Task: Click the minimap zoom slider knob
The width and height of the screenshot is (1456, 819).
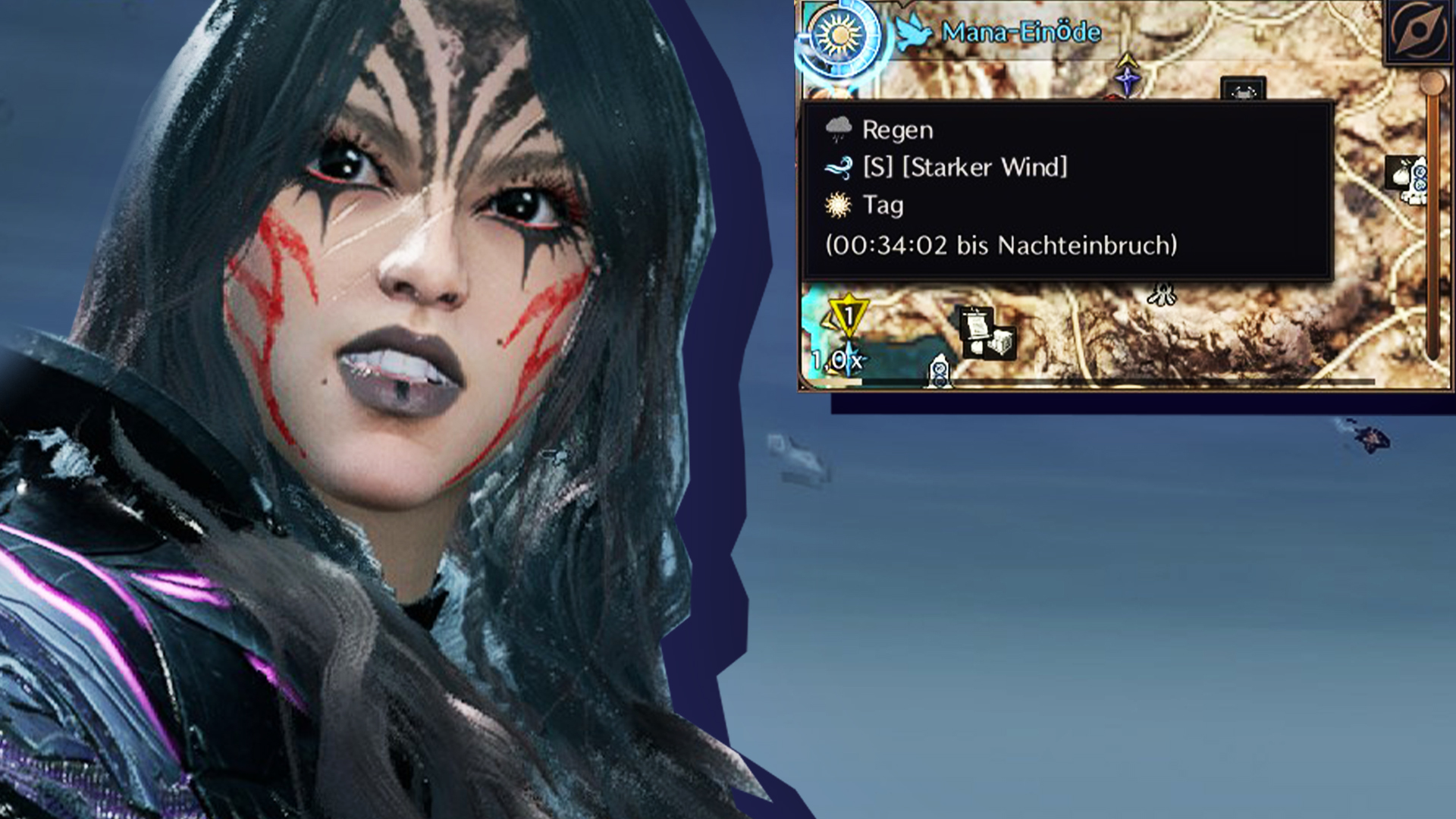Action: pos(1432,83)
